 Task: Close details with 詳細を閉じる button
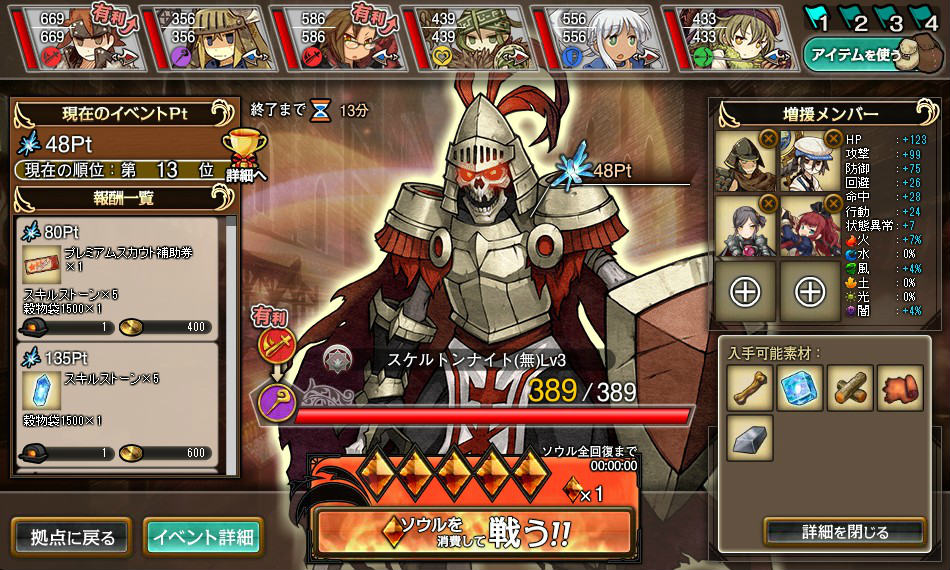845,531
